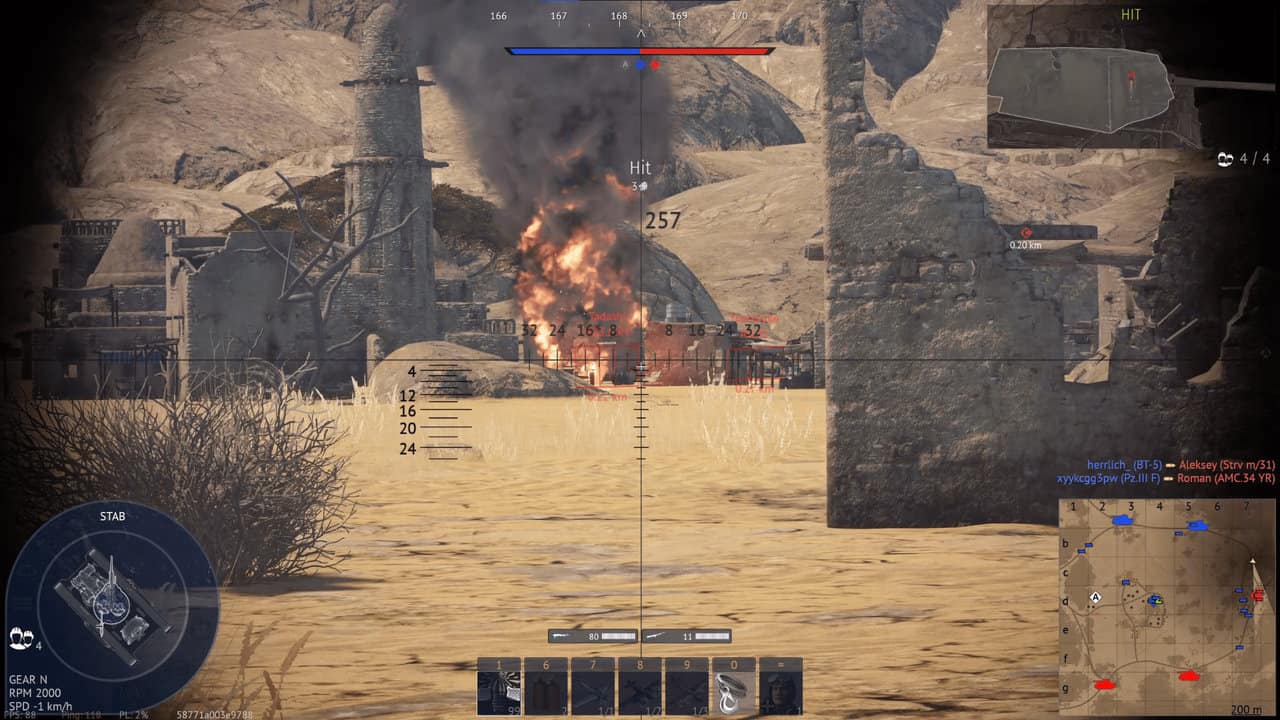Toggle the STAB stabilizer indicator
Viewport: 1280px width, 720px height.
(x=113, y=517)
